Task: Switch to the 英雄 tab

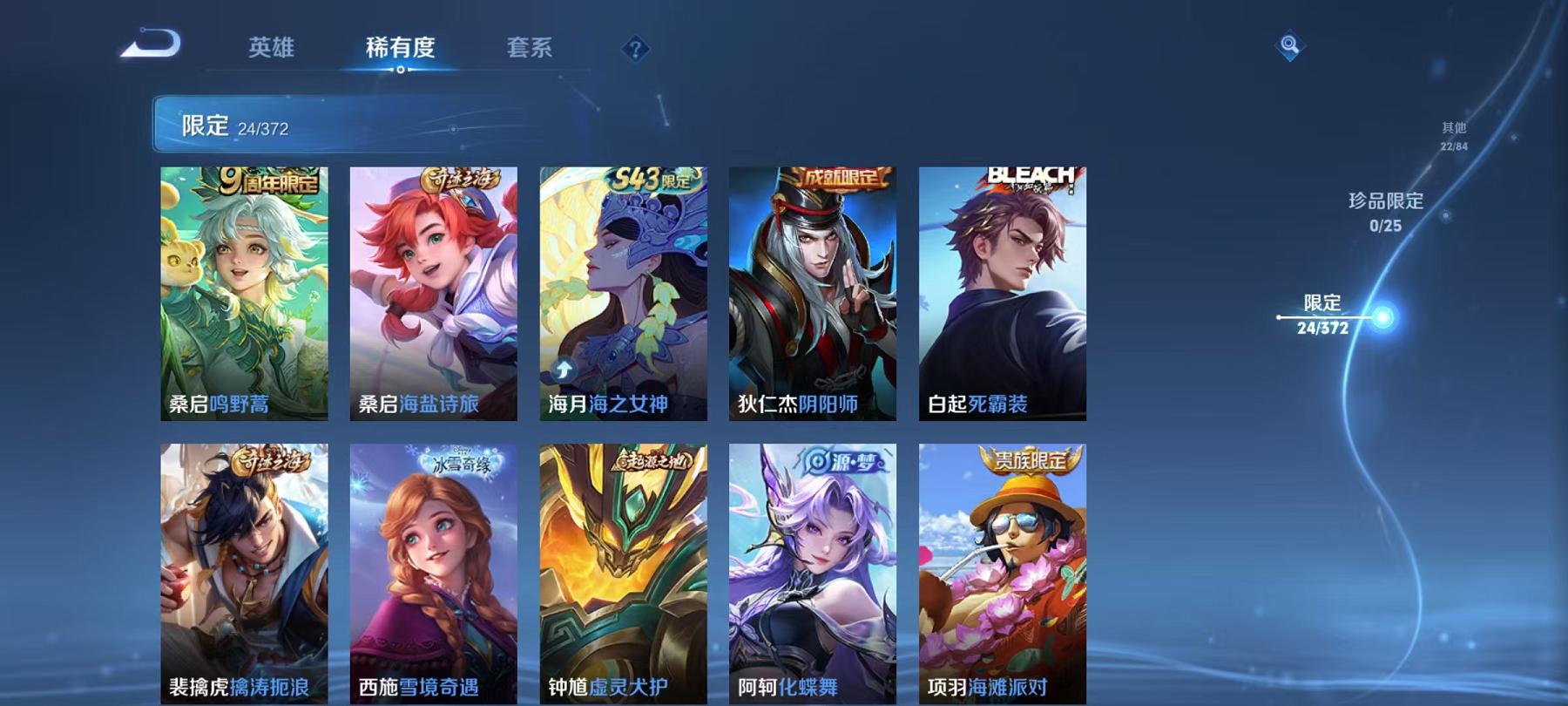Action: pos(271,50)
